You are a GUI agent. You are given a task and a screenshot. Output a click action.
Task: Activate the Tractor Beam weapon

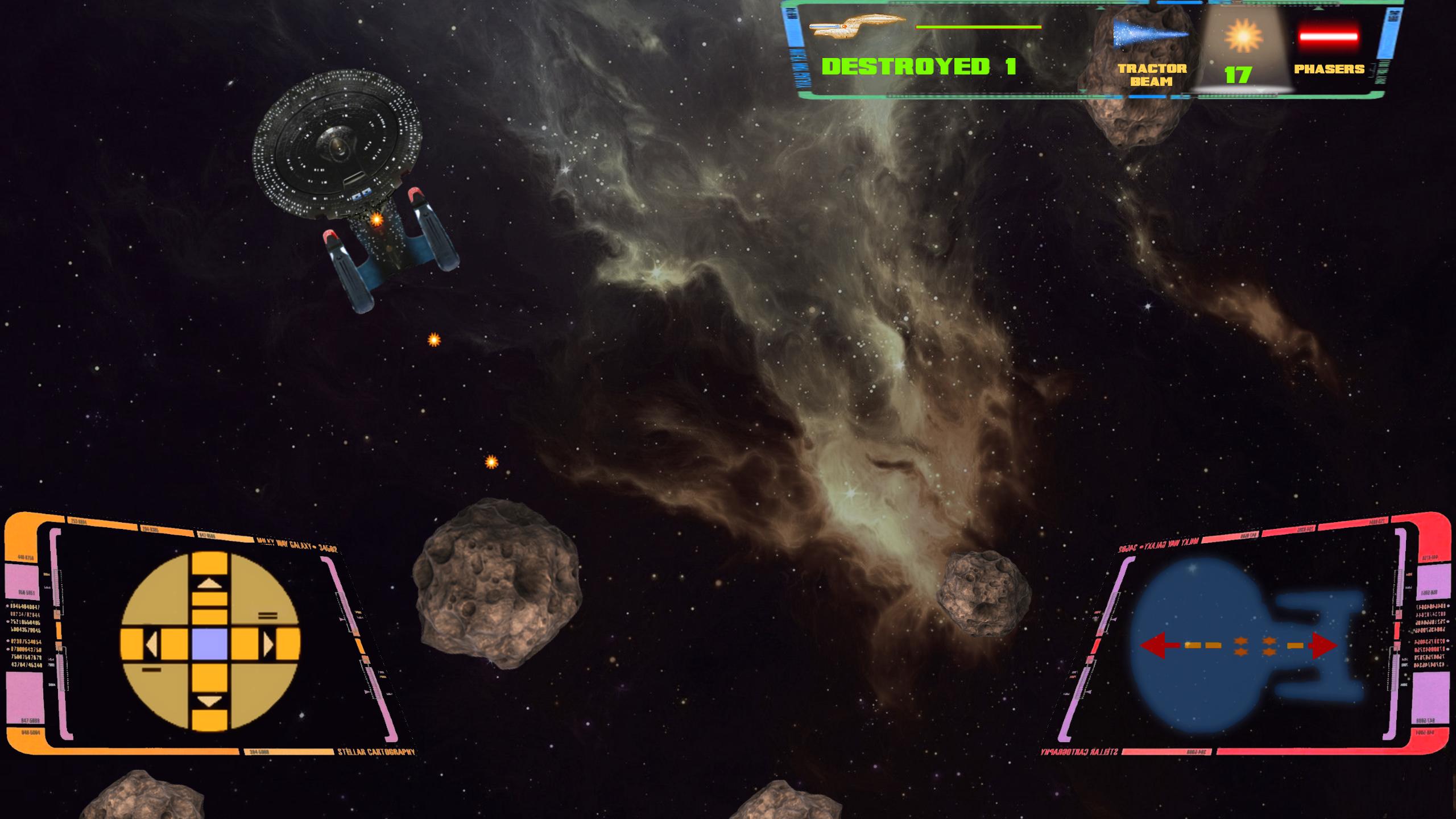pyautogui.click(x=1151, y=50)
